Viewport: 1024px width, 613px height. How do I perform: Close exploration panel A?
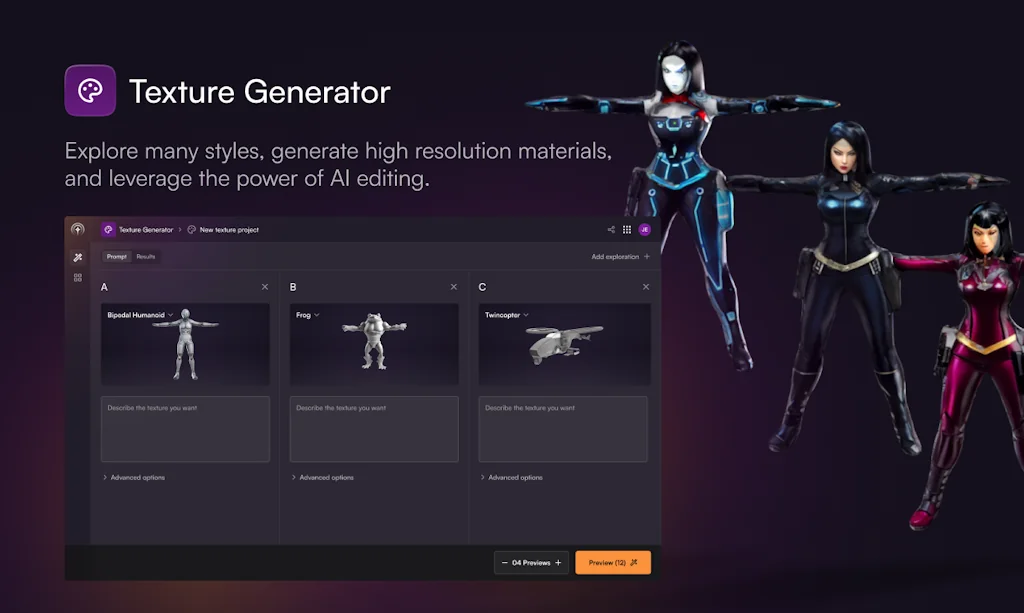265,287
